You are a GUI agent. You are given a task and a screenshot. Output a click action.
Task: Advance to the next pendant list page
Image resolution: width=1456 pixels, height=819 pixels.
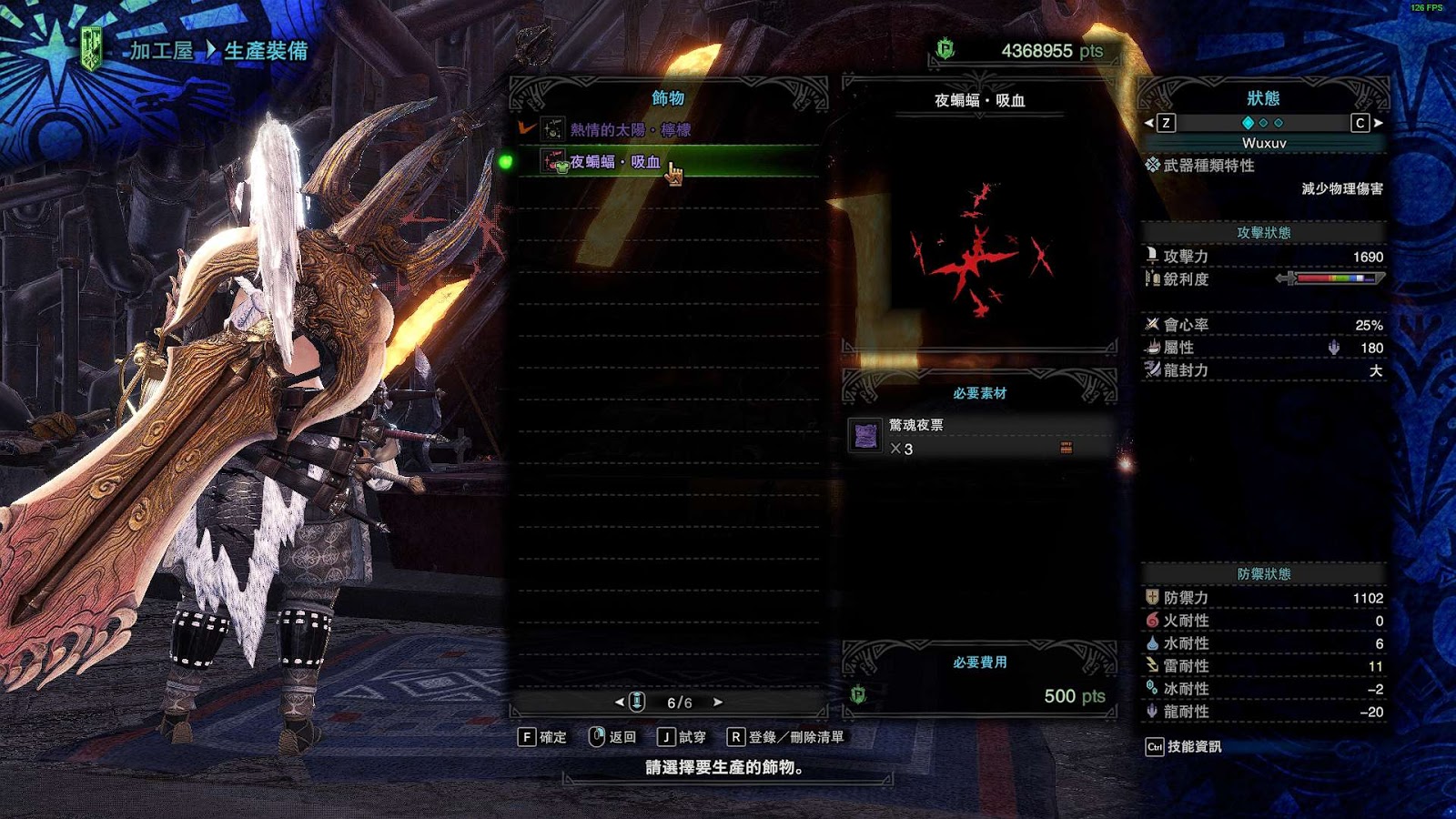pyautogui.click(x=718, y=703)
